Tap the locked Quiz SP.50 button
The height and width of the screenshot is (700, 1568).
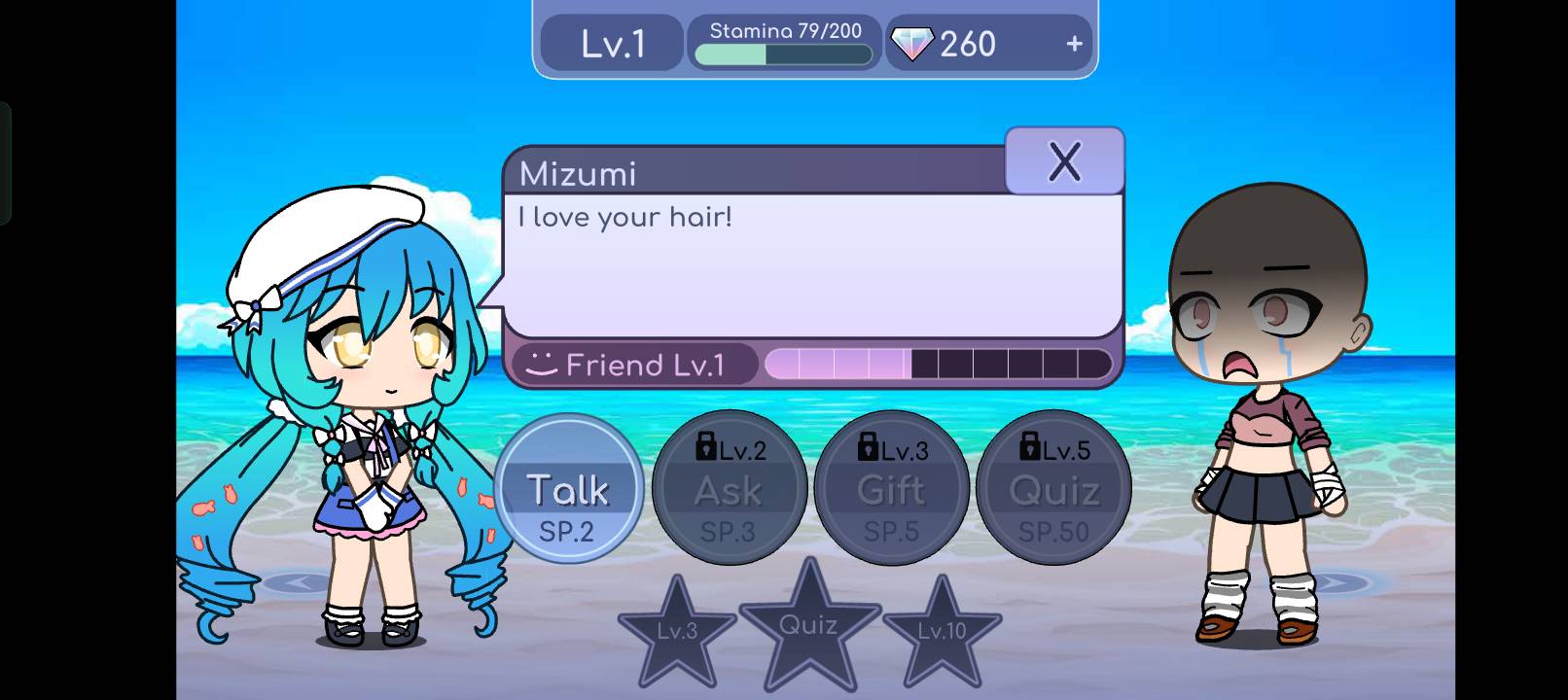point(1053,489)
